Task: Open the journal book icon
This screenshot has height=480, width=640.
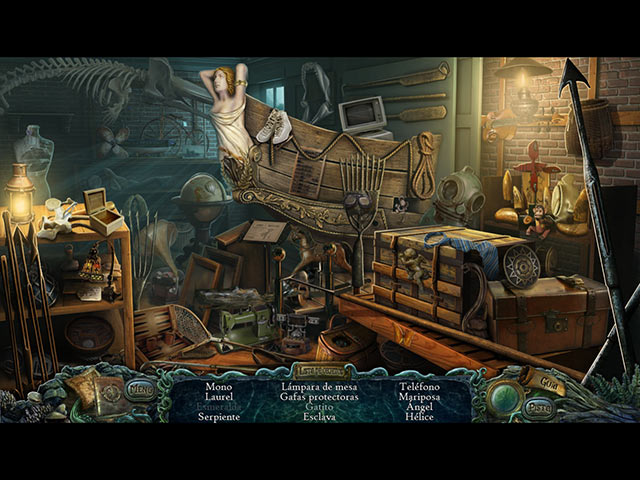Action: (98, 396)
